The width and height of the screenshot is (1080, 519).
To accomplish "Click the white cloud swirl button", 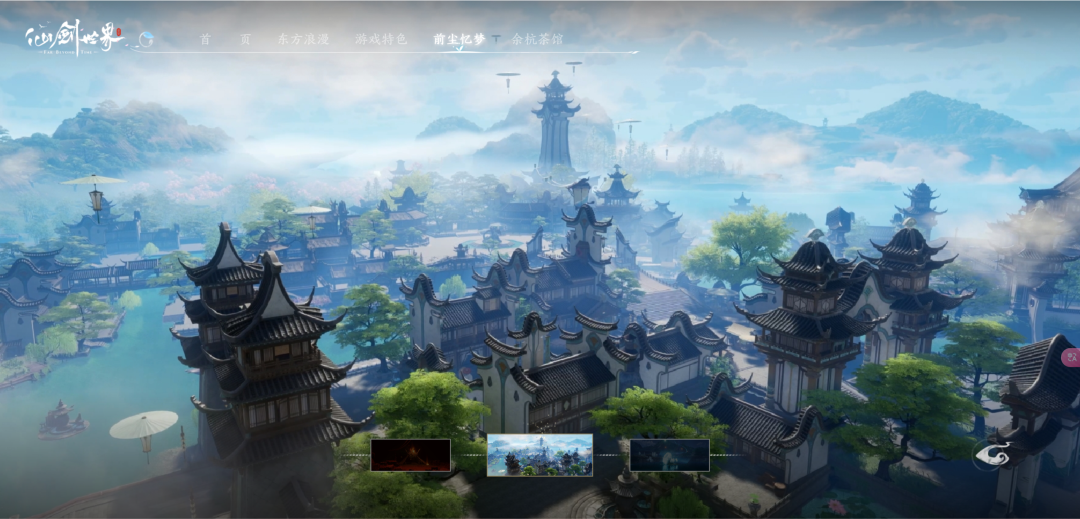I will tap(993, 455).
